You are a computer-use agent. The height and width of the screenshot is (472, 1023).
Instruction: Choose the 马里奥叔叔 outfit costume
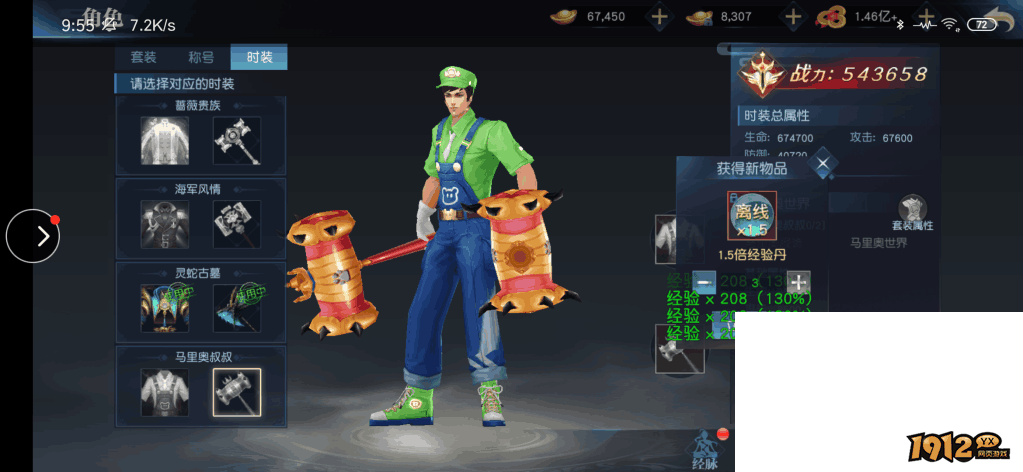click(165, 391)
